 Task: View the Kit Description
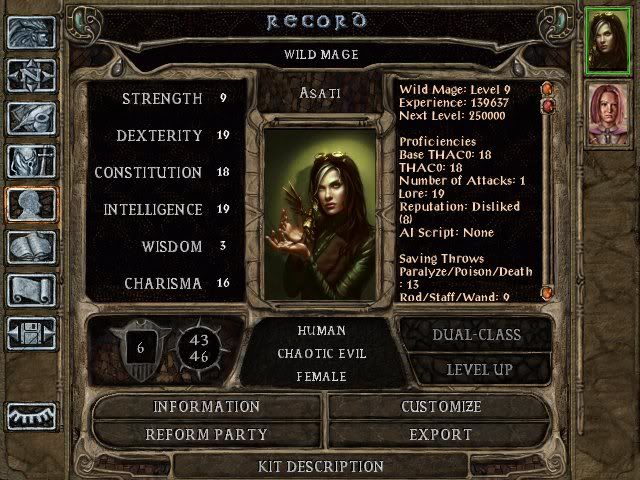point(320,466)
